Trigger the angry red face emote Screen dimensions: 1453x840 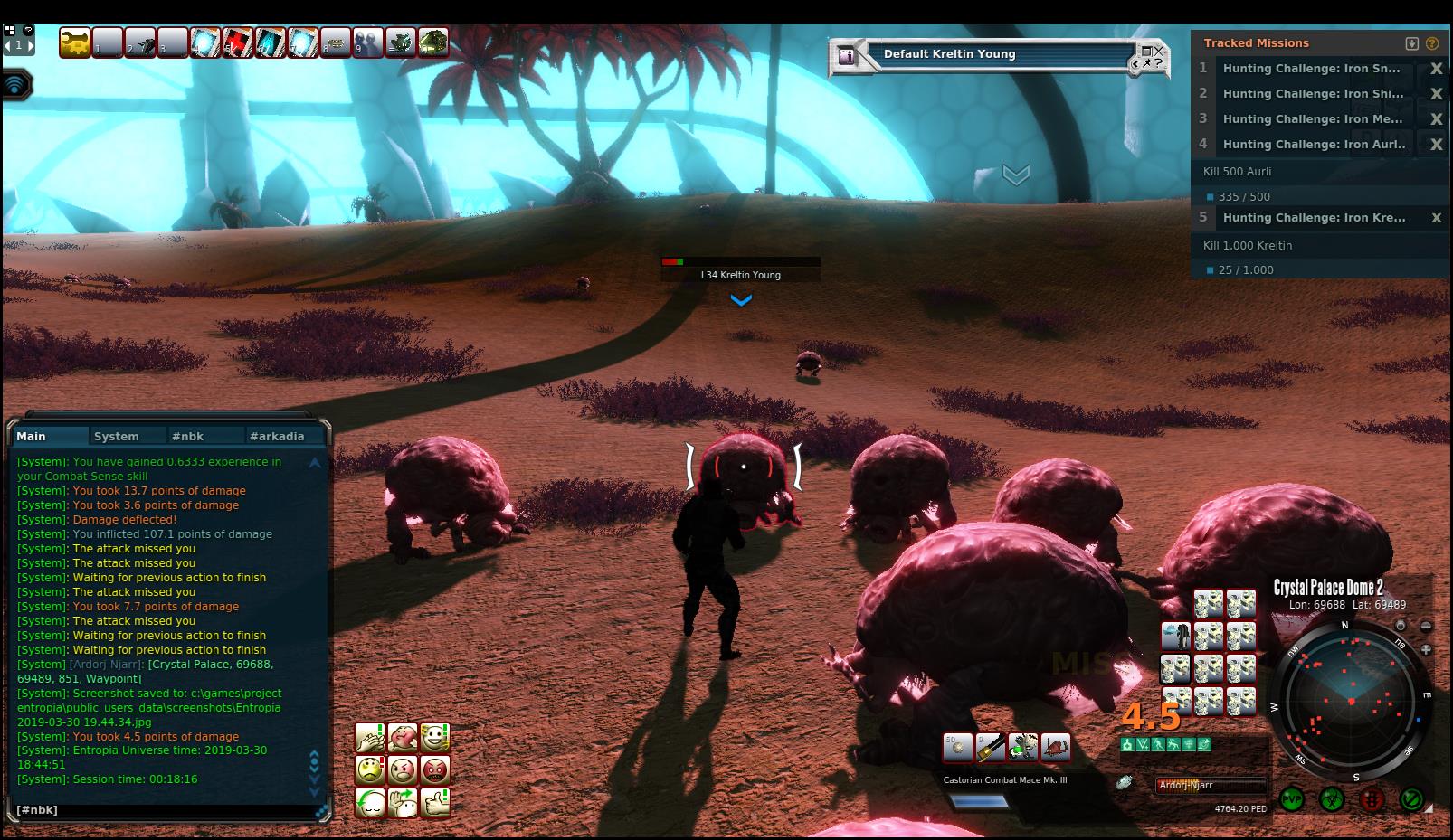pyautogui.click(x=435, y=770)
